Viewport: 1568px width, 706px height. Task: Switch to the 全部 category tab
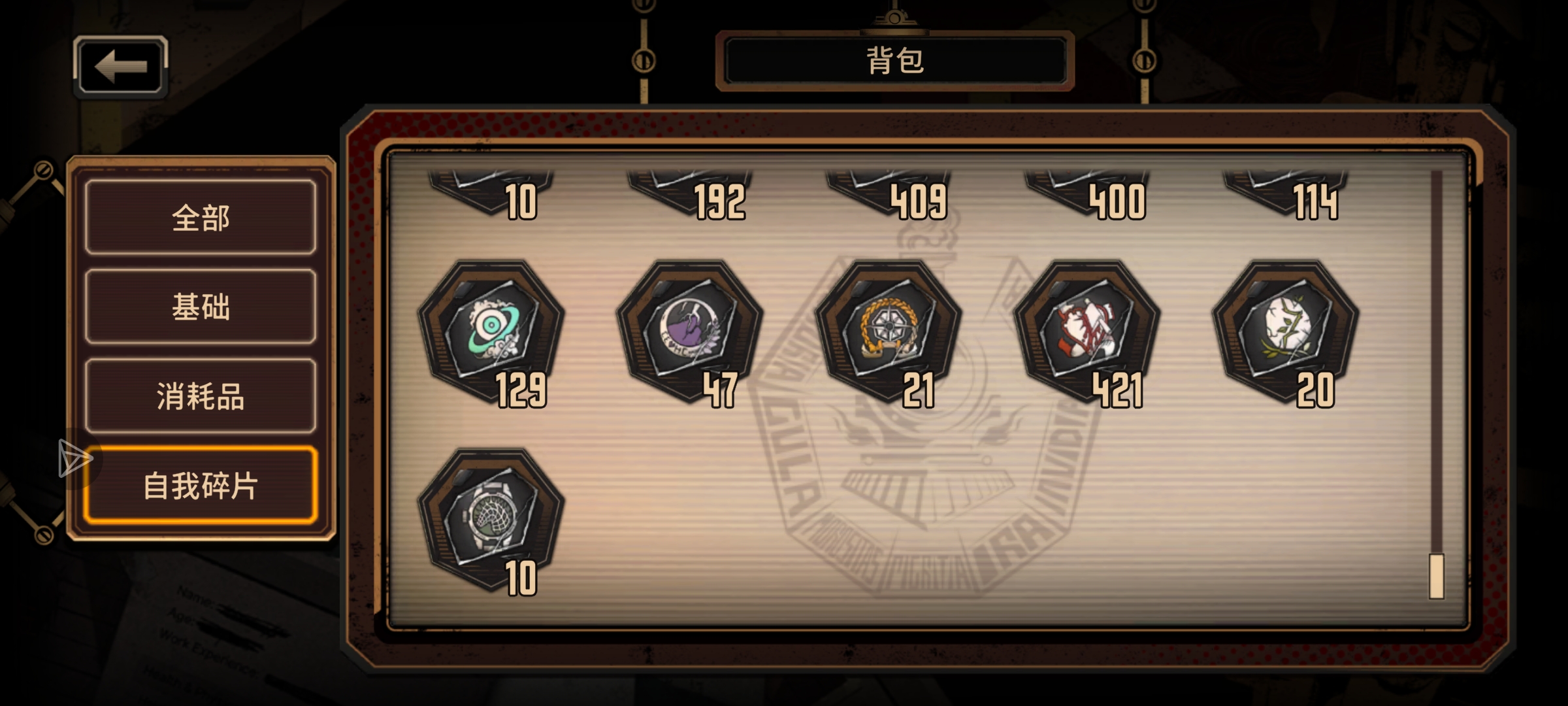point(199,220)
